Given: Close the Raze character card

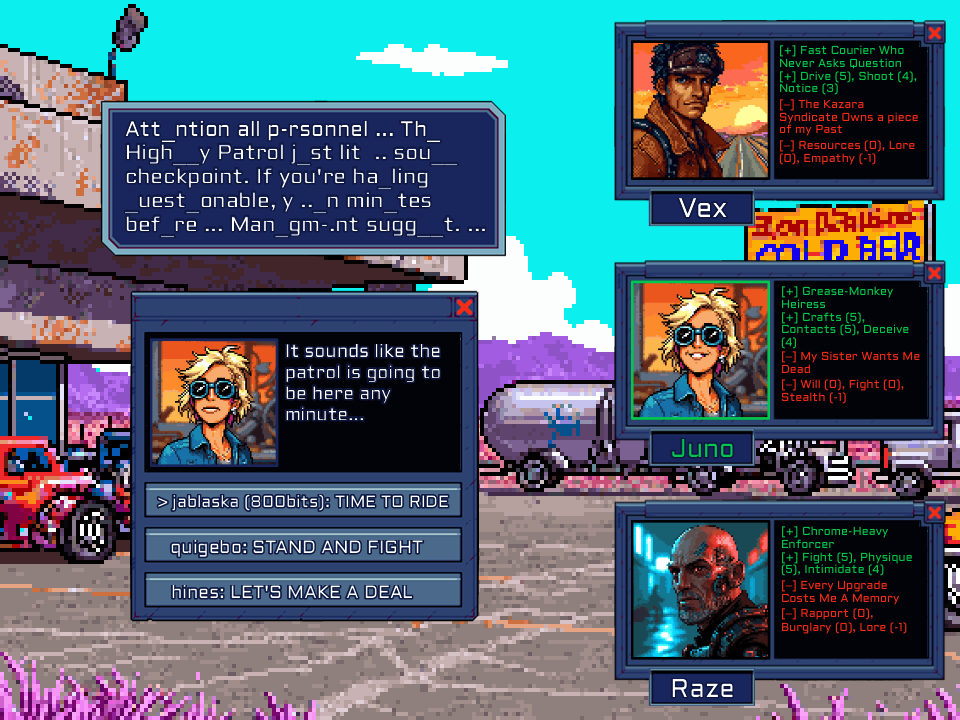Looking at the screenshot, I should (x=934, y=513).
